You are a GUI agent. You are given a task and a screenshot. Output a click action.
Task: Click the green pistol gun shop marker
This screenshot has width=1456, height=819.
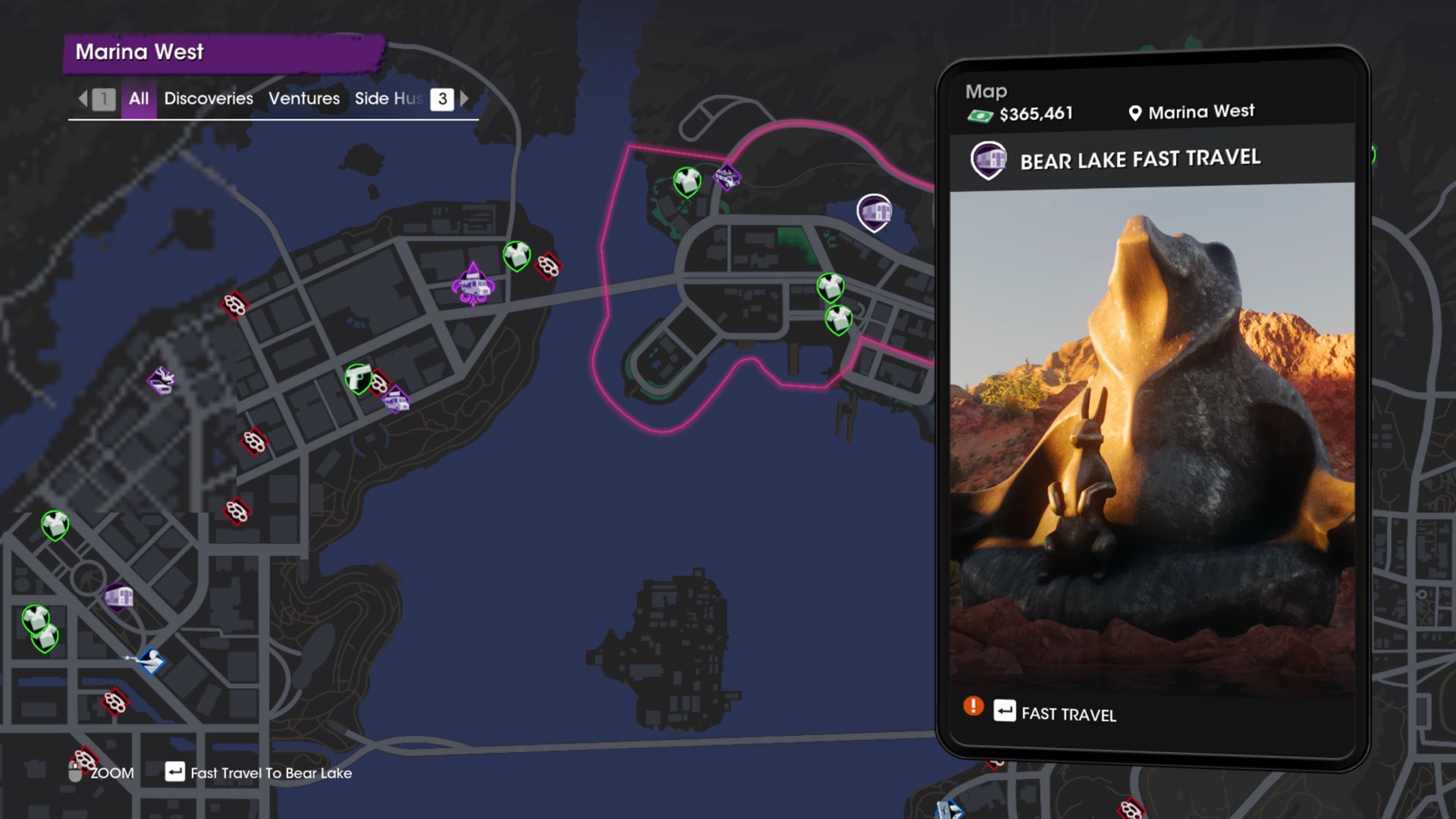[357, 377]
